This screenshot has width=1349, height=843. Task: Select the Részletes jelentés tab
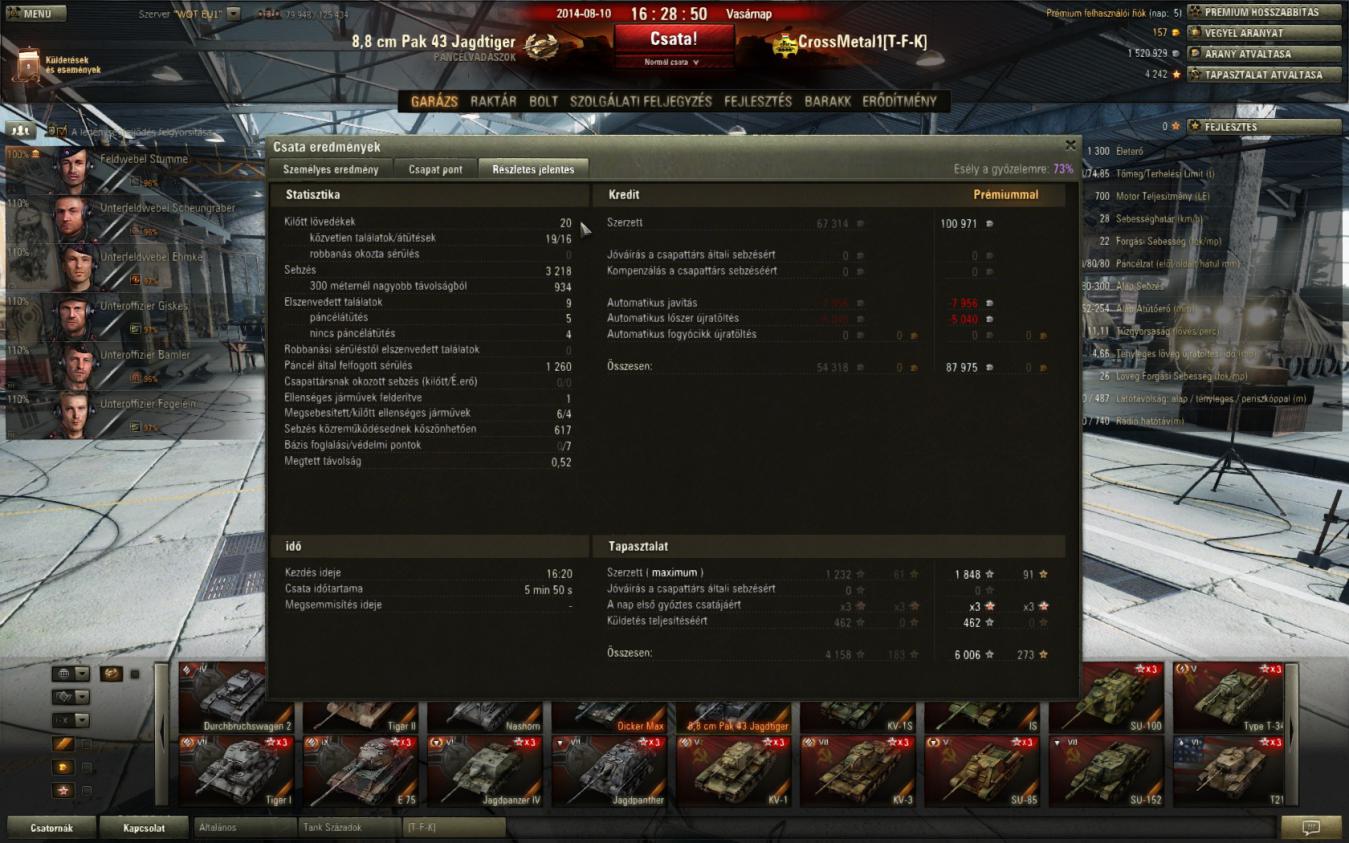pyautogui.click(x=533, y=169)
